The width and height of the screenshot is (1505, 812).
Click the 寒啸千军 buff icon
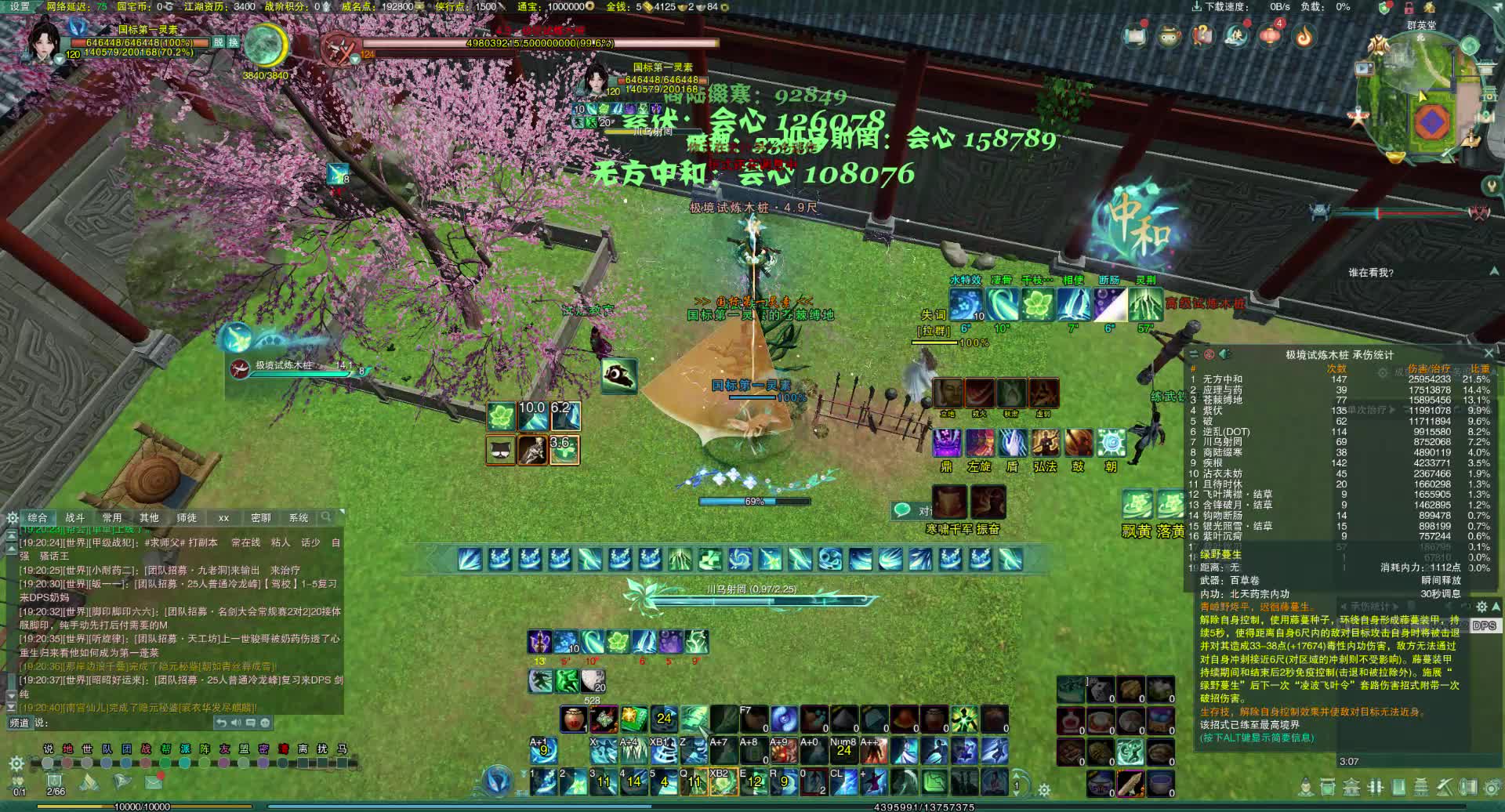click(x=949, y=502)
